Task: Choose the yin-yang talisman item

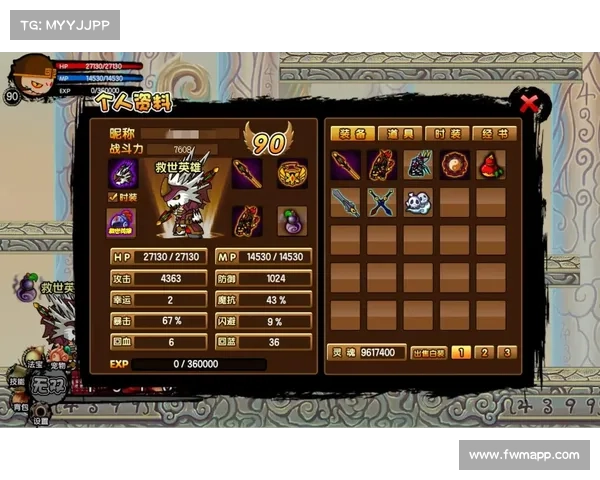Action: [x=455, y=165]
